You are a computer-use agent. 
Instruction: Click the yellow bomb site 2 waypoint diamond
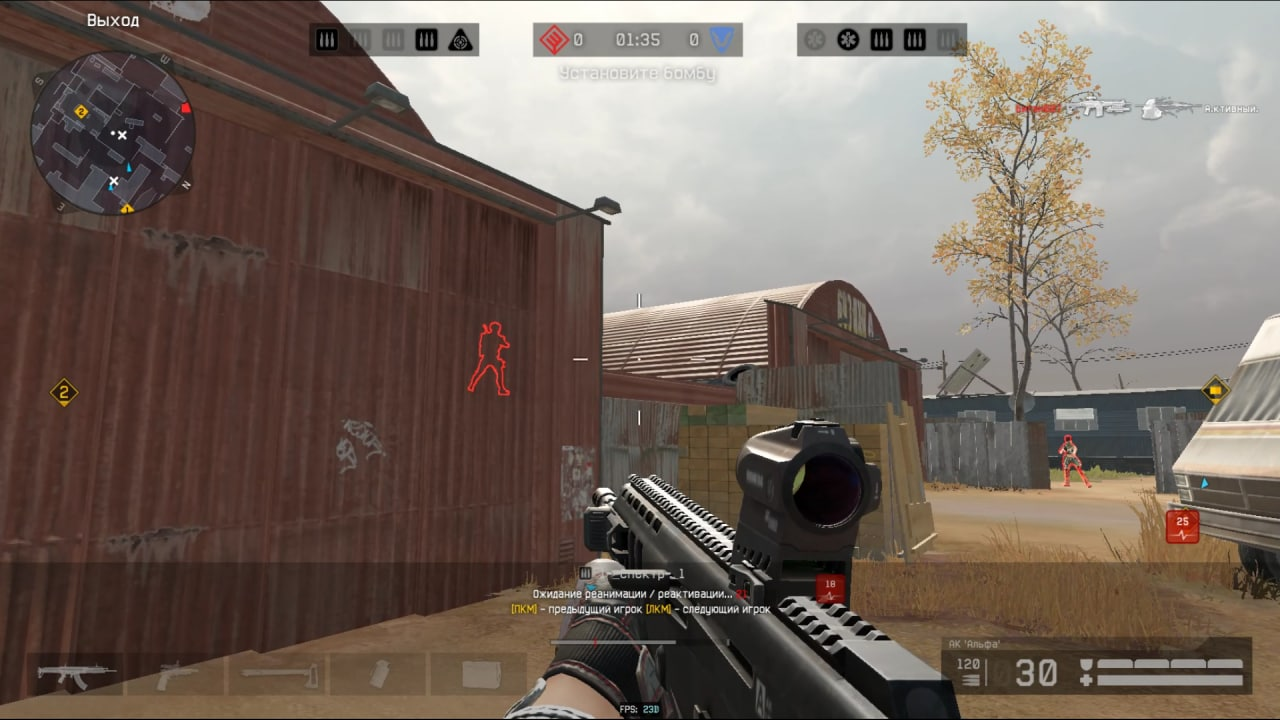pos(64,392)
